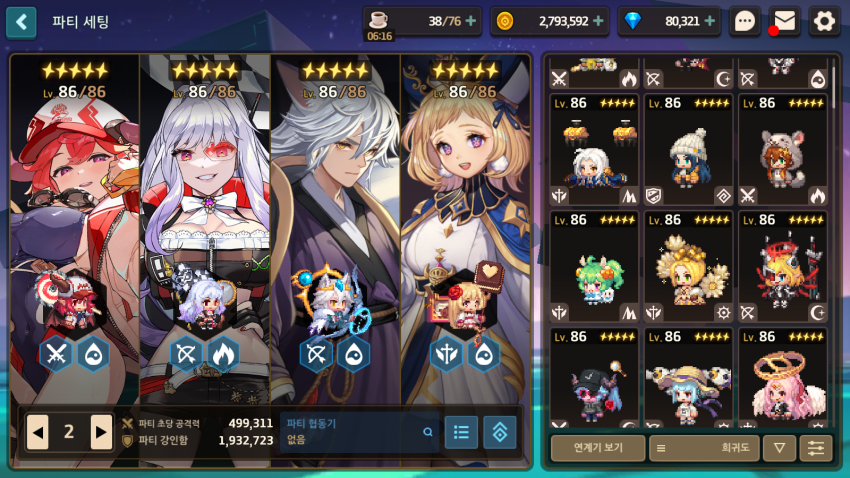Screen dimensions: 850x478
Task: Open the gear settings menu
Action: coord(824,21)
